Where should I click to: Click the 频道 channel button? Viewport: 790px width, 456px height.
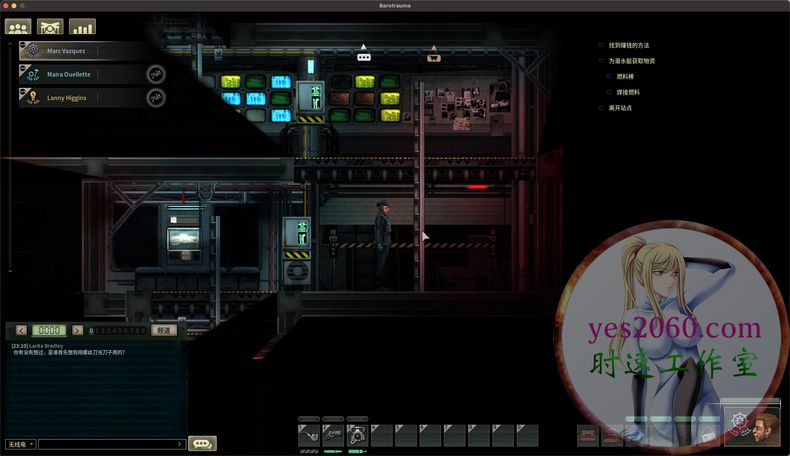click(x=164, y=330)
